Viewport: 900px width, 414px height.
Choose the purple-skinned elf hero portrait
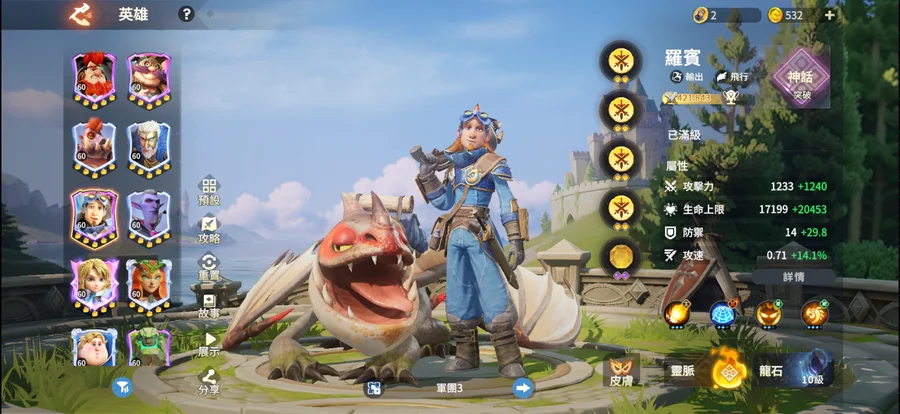[x=148, y=215]
